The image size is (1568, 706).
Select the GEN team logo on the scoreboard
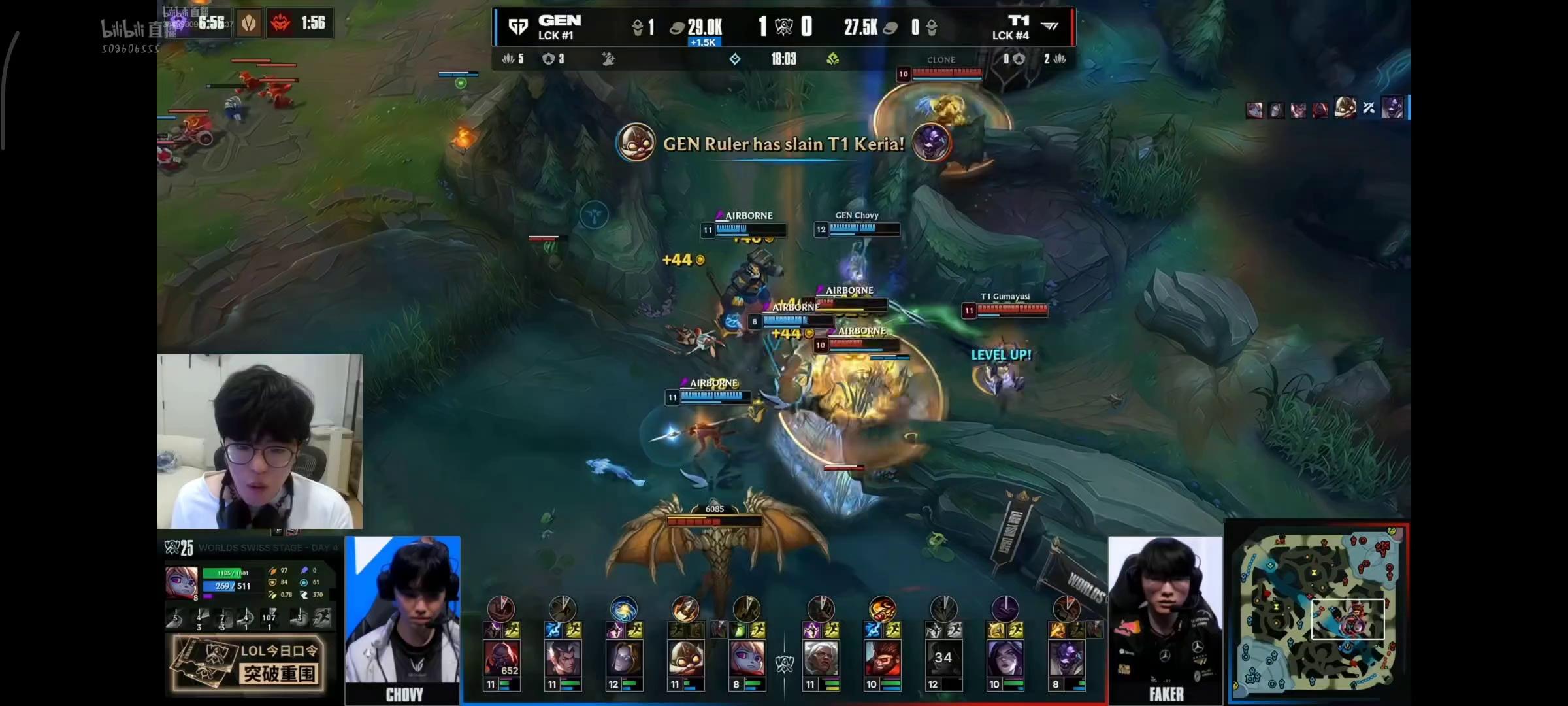pos(518,27)
